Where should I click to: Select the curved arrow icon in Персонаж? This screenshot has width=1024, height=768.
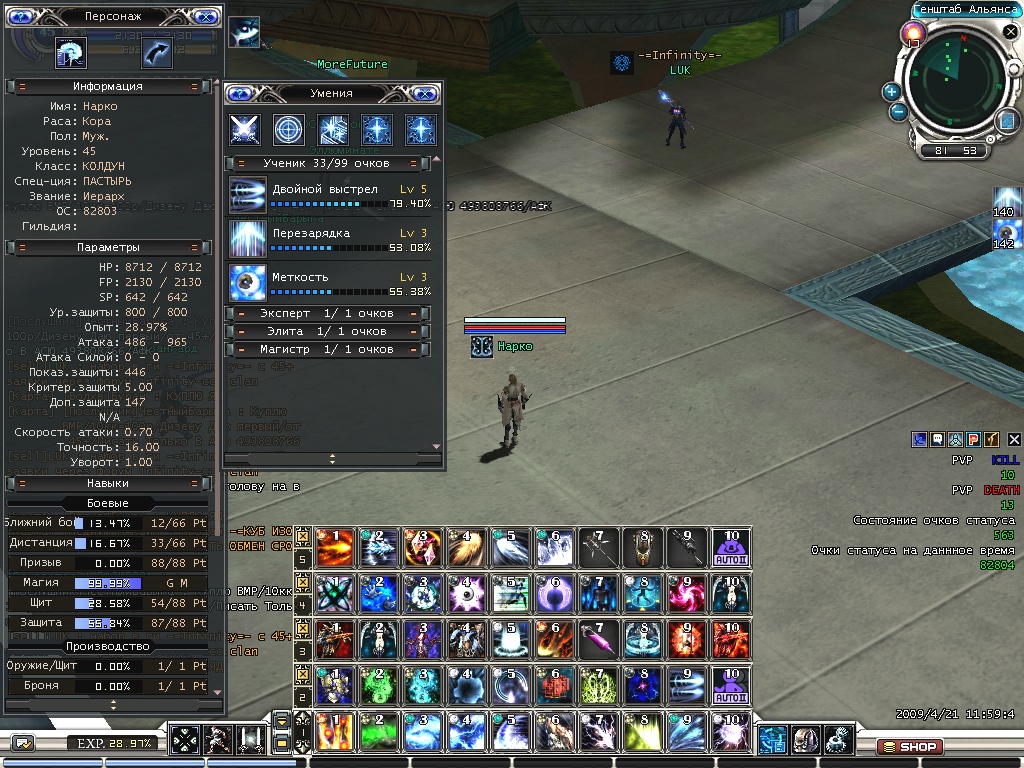[156, 53]
